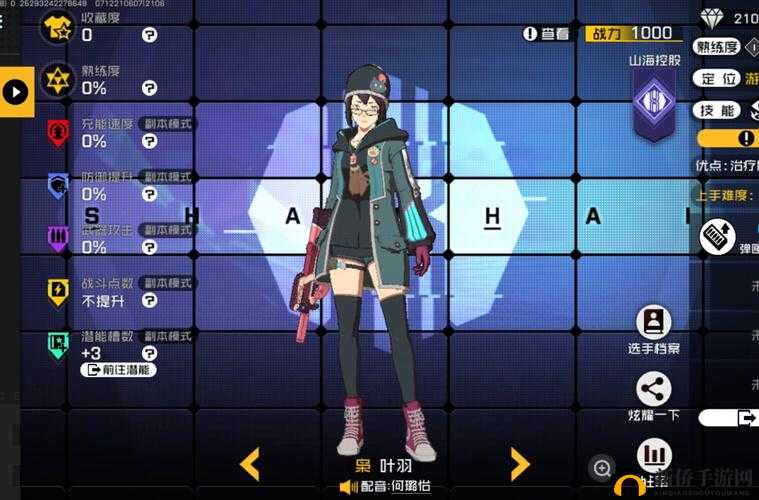Switch to the previous character with left arrow
Viewport: 759px width, 500px height.
[250, 463]
